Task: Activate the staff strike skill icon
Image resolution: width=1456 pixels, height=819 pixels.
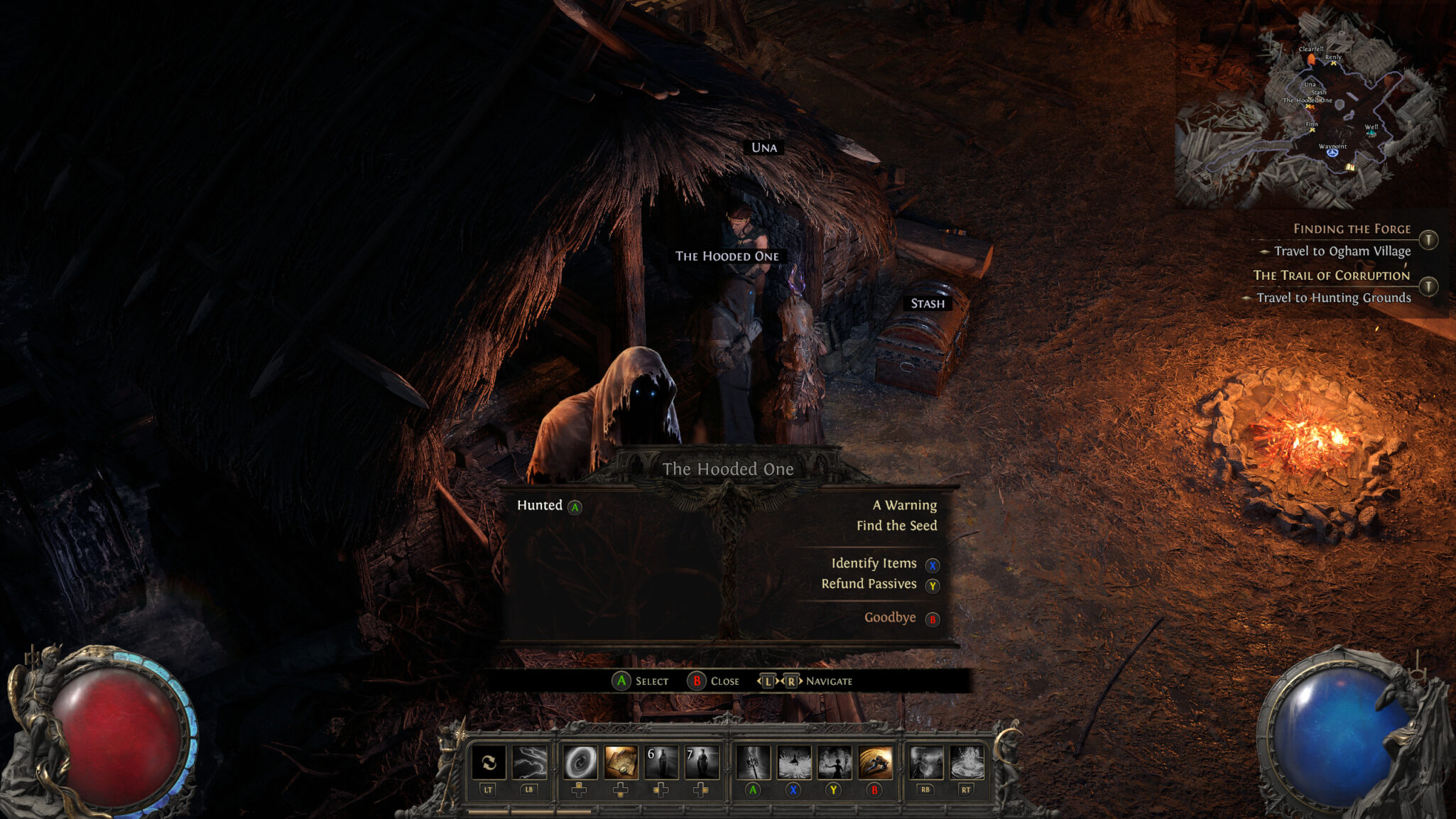Action: (753, 763)
